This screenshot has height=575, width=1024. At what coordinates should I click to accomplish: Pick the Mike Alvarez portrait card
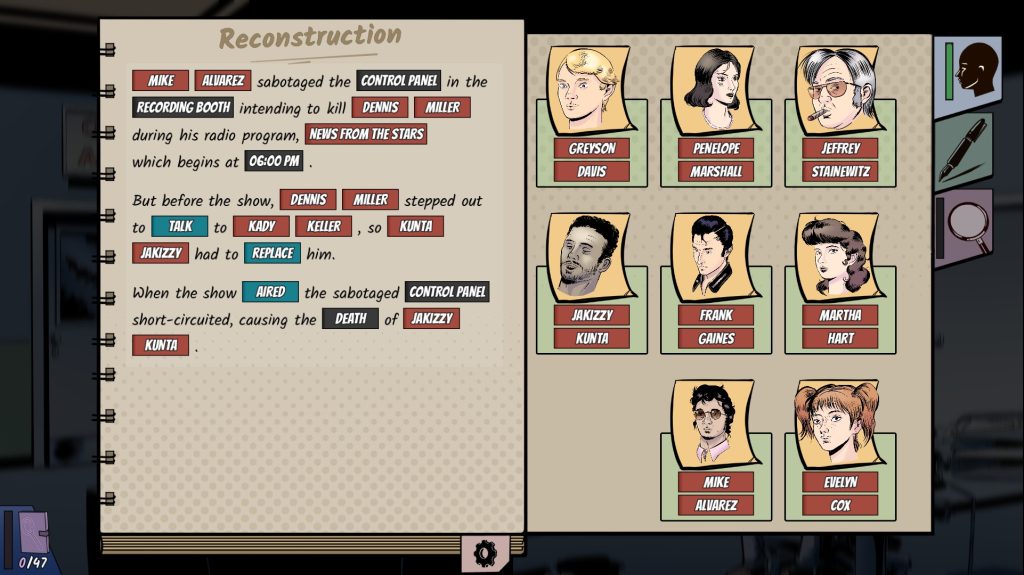pos(715,449)
